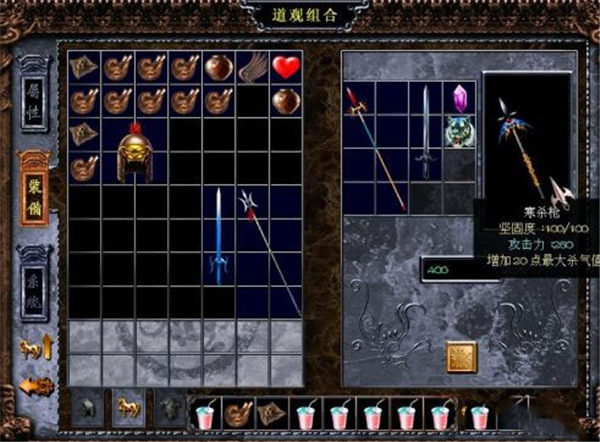Select the feathered wing item
600x442 pixels.
[x=253, y=68]
